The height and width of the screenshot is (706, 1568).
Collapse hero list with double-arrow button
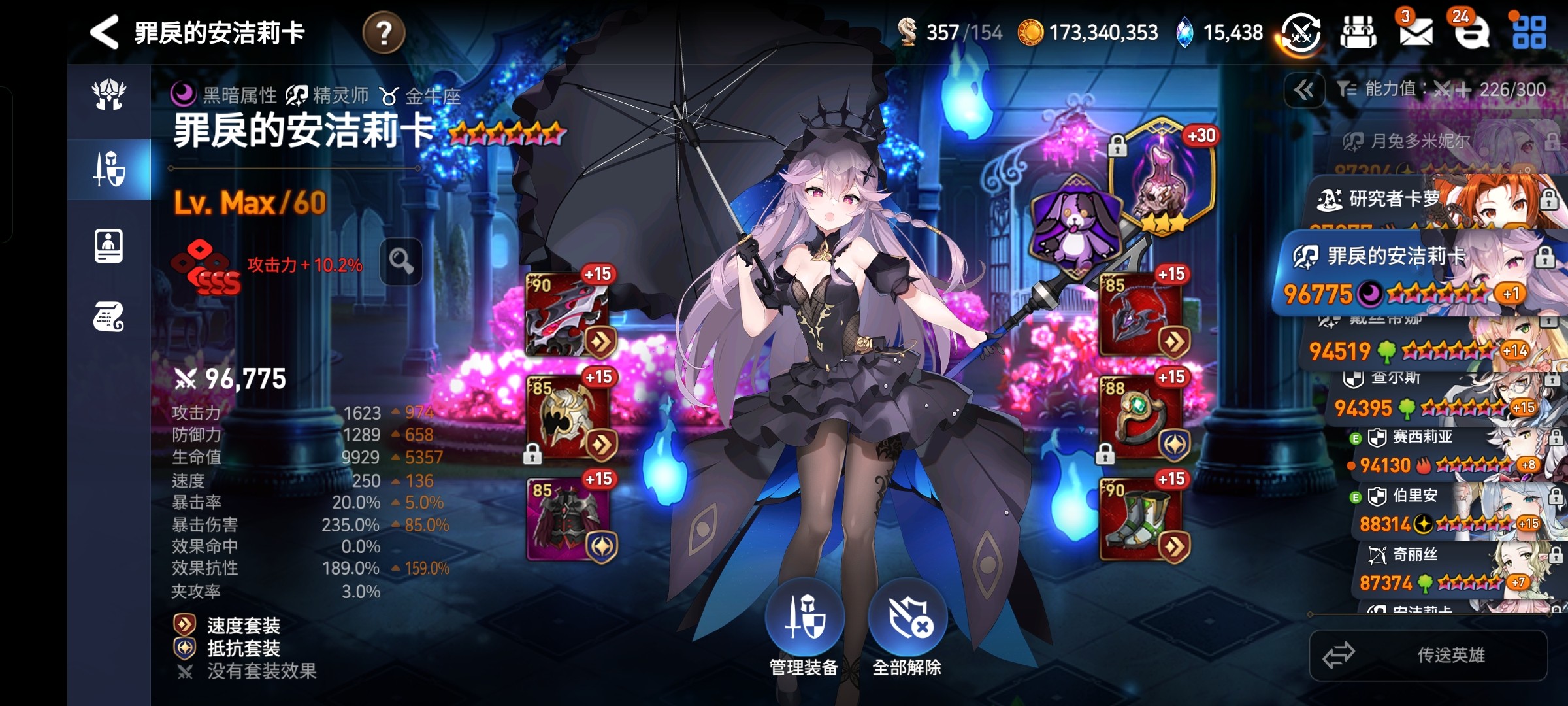pos(1303,90)
